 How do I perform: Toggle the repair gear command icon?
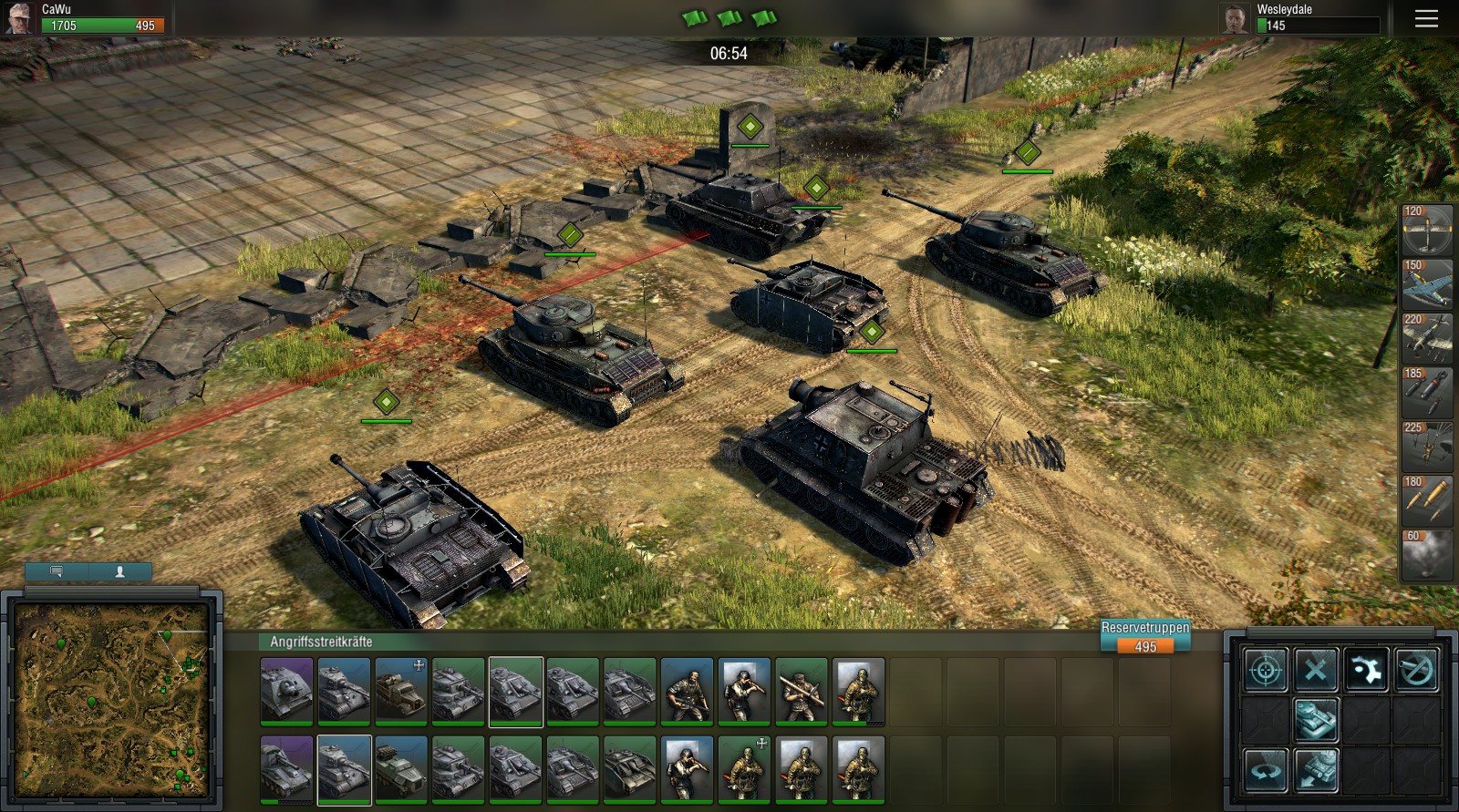(x=1367, y=669)
